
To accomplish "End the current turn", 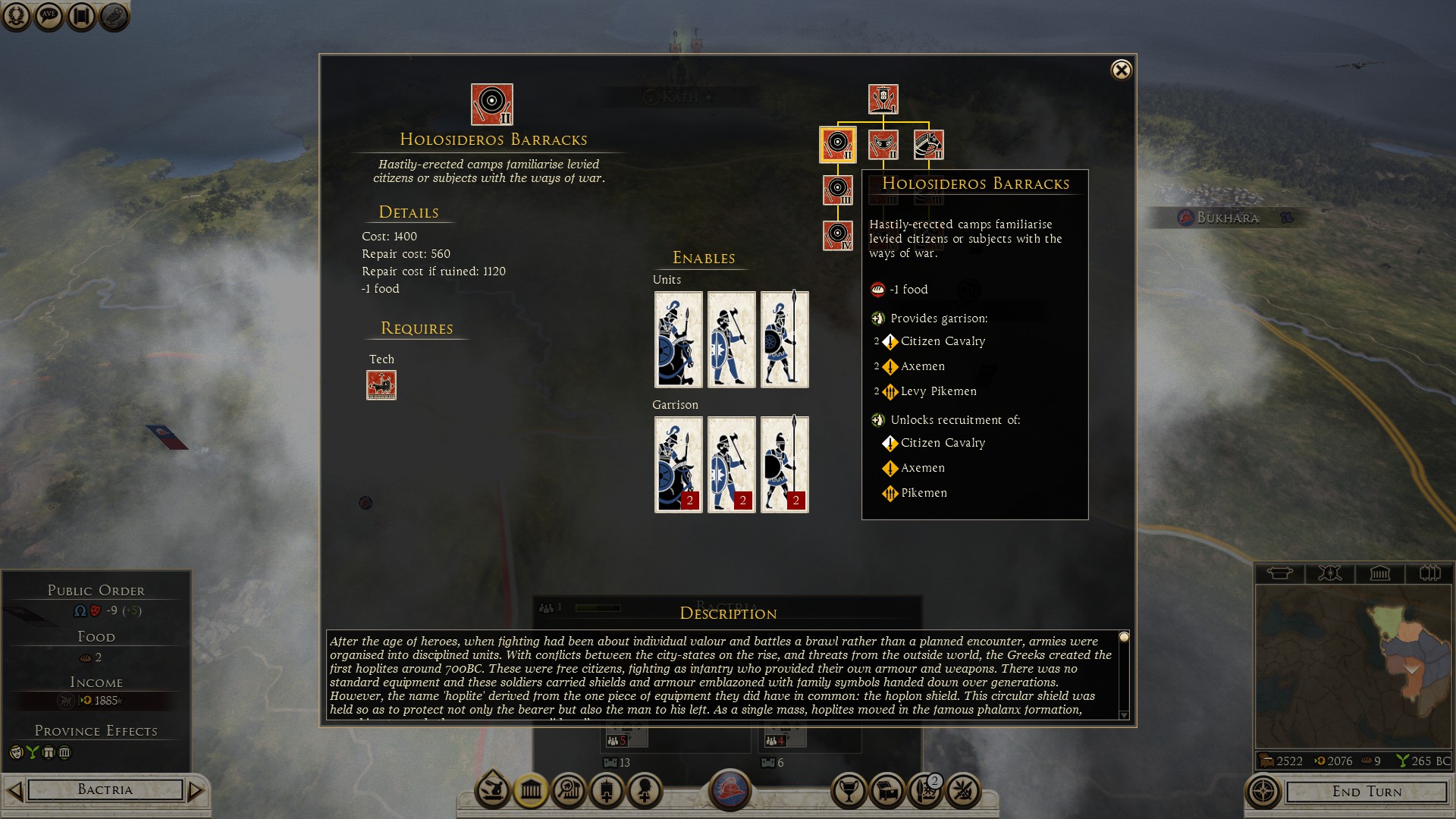I will click(1367, 792).
